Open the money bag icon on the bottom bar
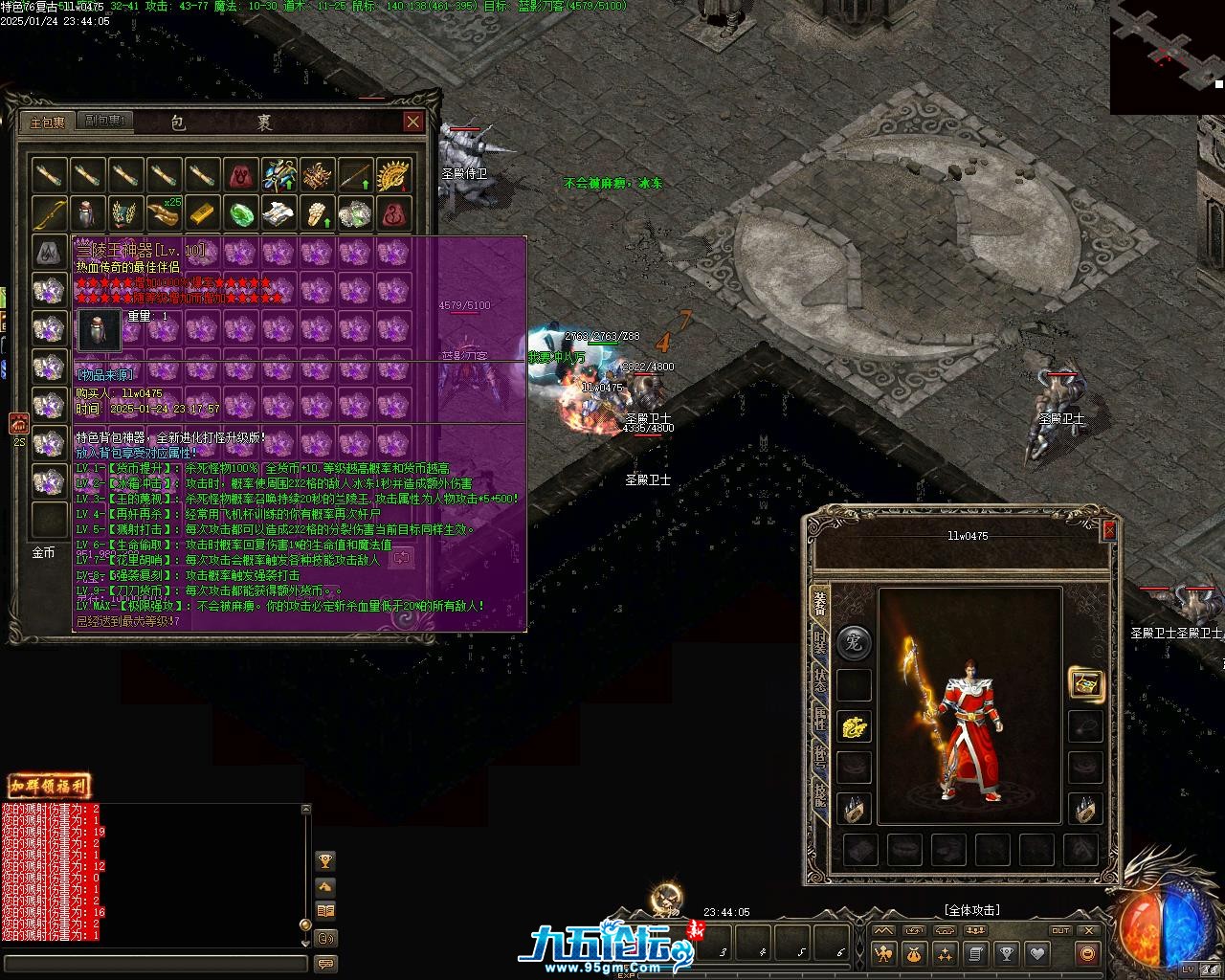 914,953
